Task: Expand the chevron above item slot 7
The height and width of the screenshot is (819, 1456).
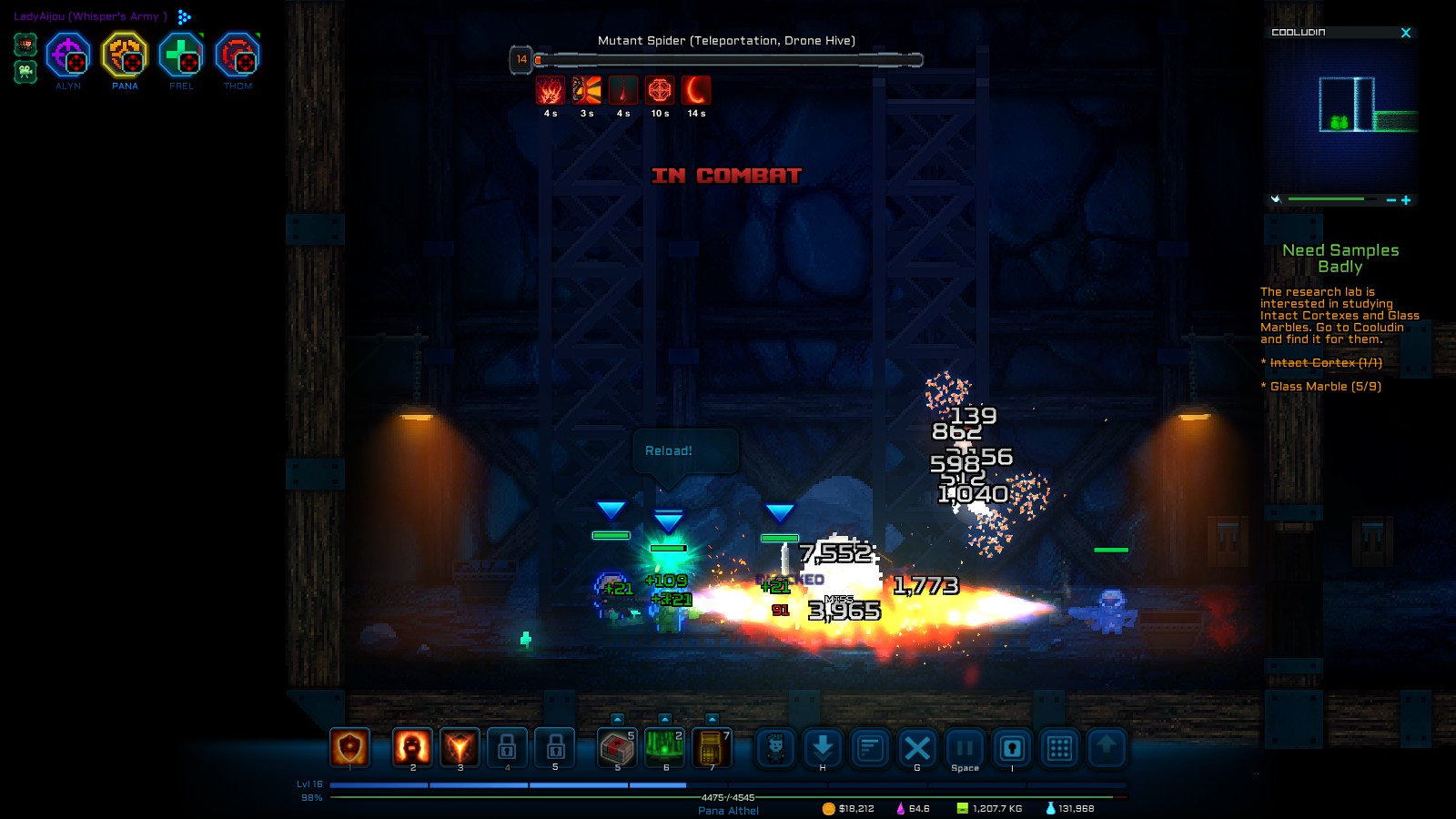Action: click(x=713, y=721)
